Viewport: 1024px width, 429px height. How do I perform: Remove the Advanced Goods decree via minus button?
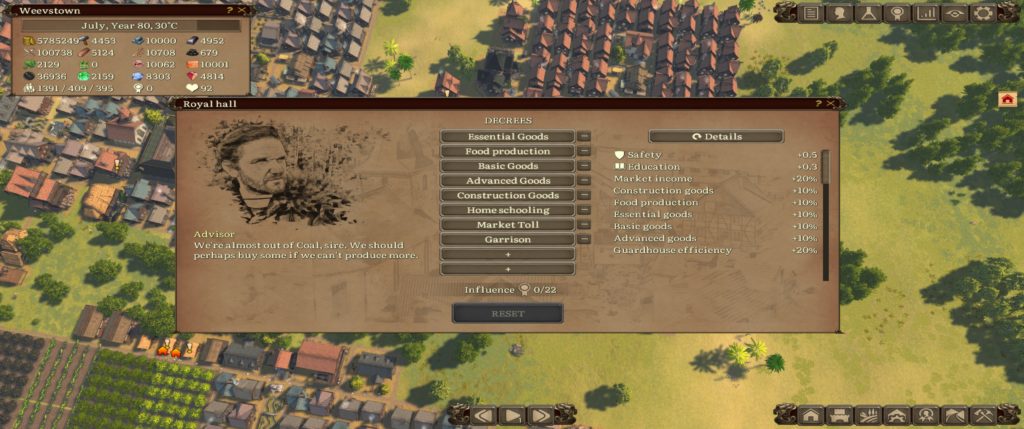click(x=584, y=181)
